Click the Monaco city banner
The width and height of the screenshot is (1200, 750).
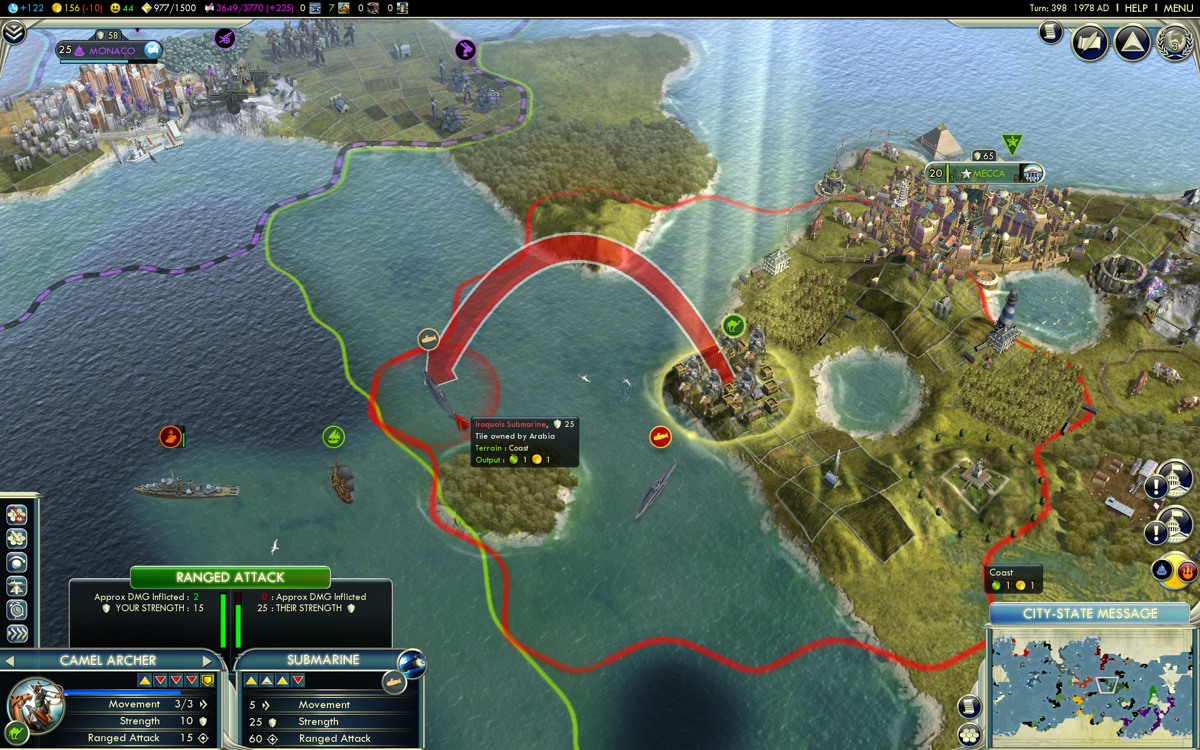(x=110, y=50)
